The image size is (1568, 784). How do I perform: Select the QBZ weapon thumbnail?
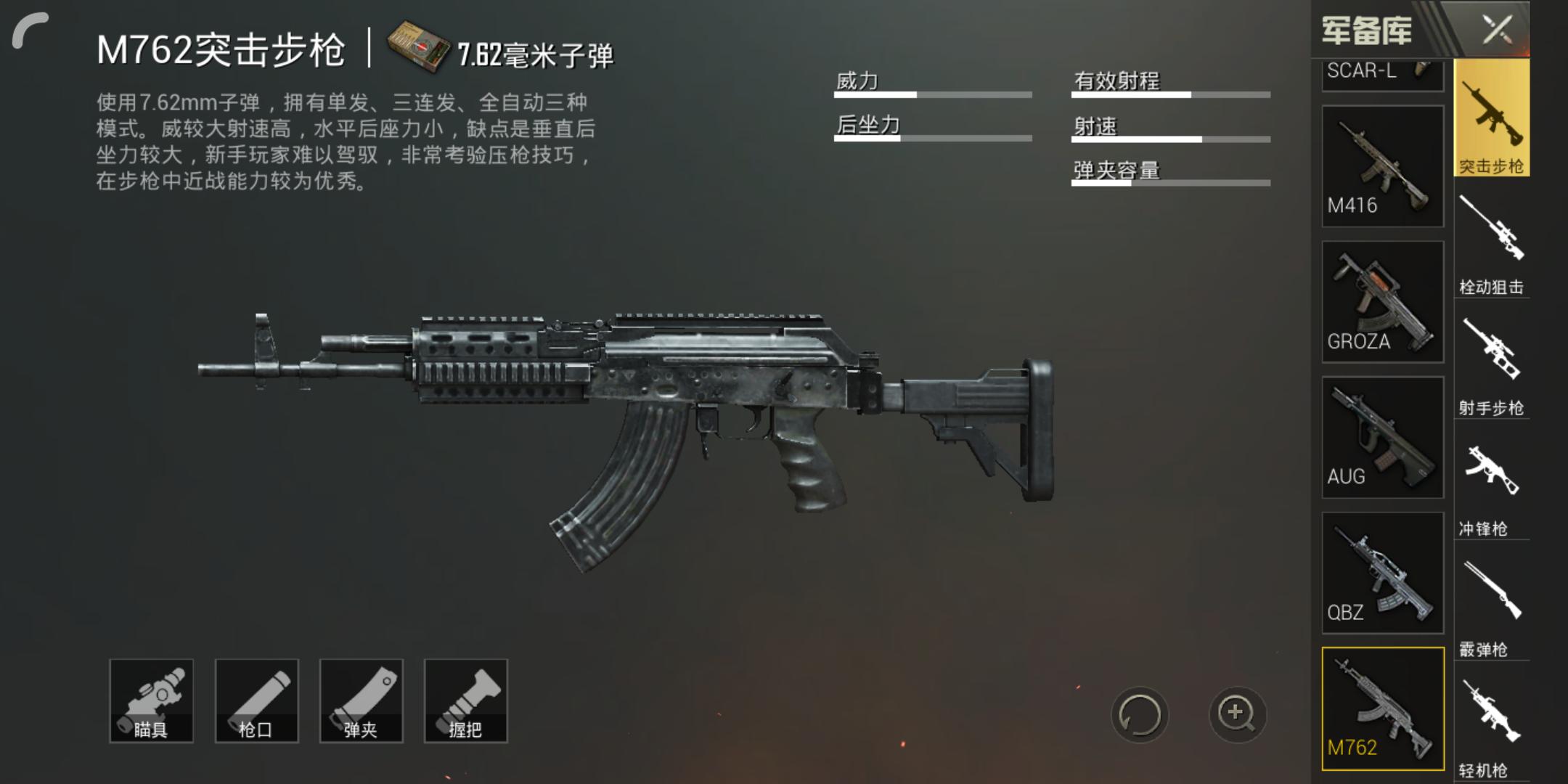point(1381,573)
